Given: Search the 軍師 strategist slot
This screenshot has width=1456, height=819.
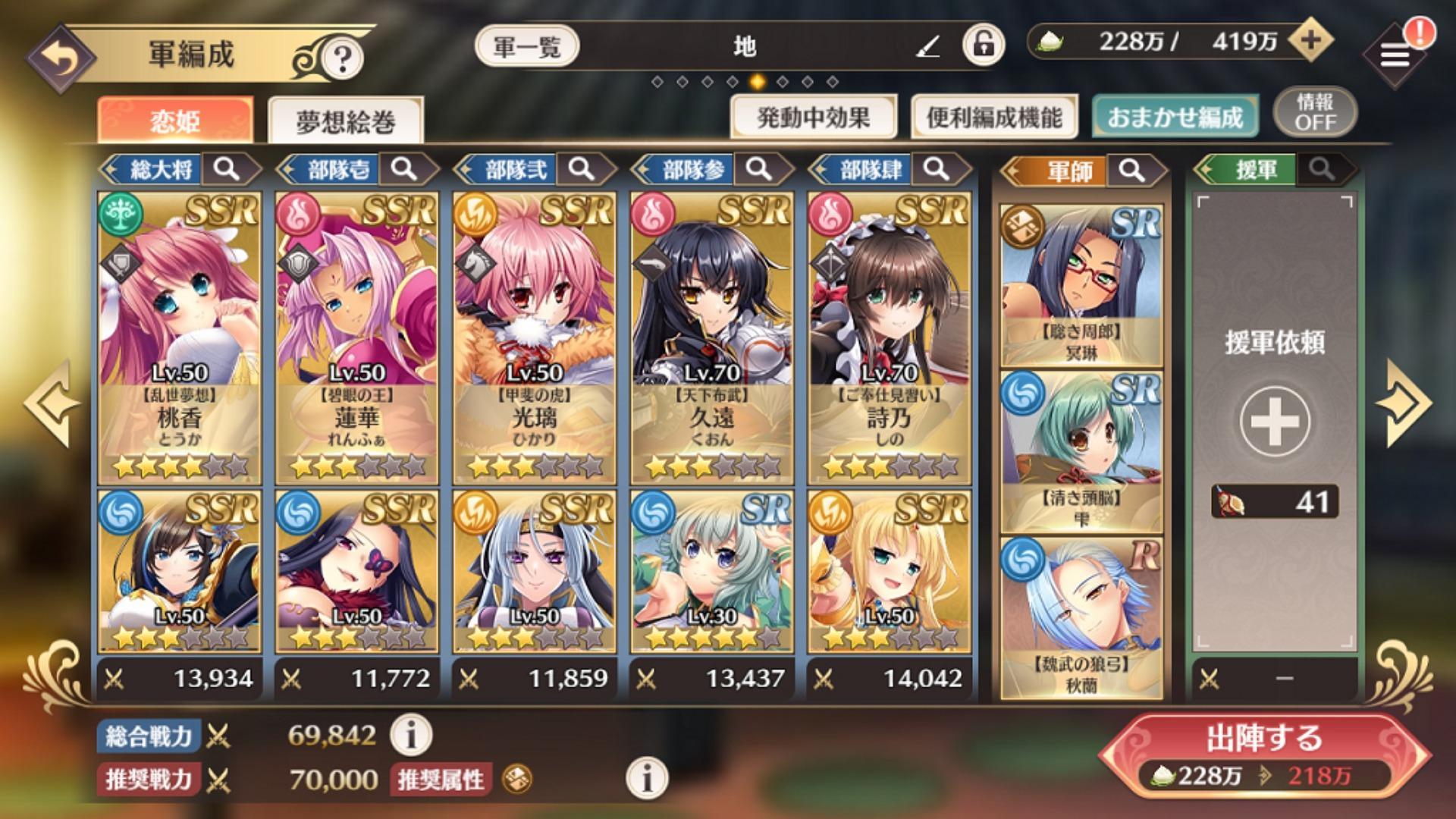Looking at the screenshot, I should [1131, 171].
